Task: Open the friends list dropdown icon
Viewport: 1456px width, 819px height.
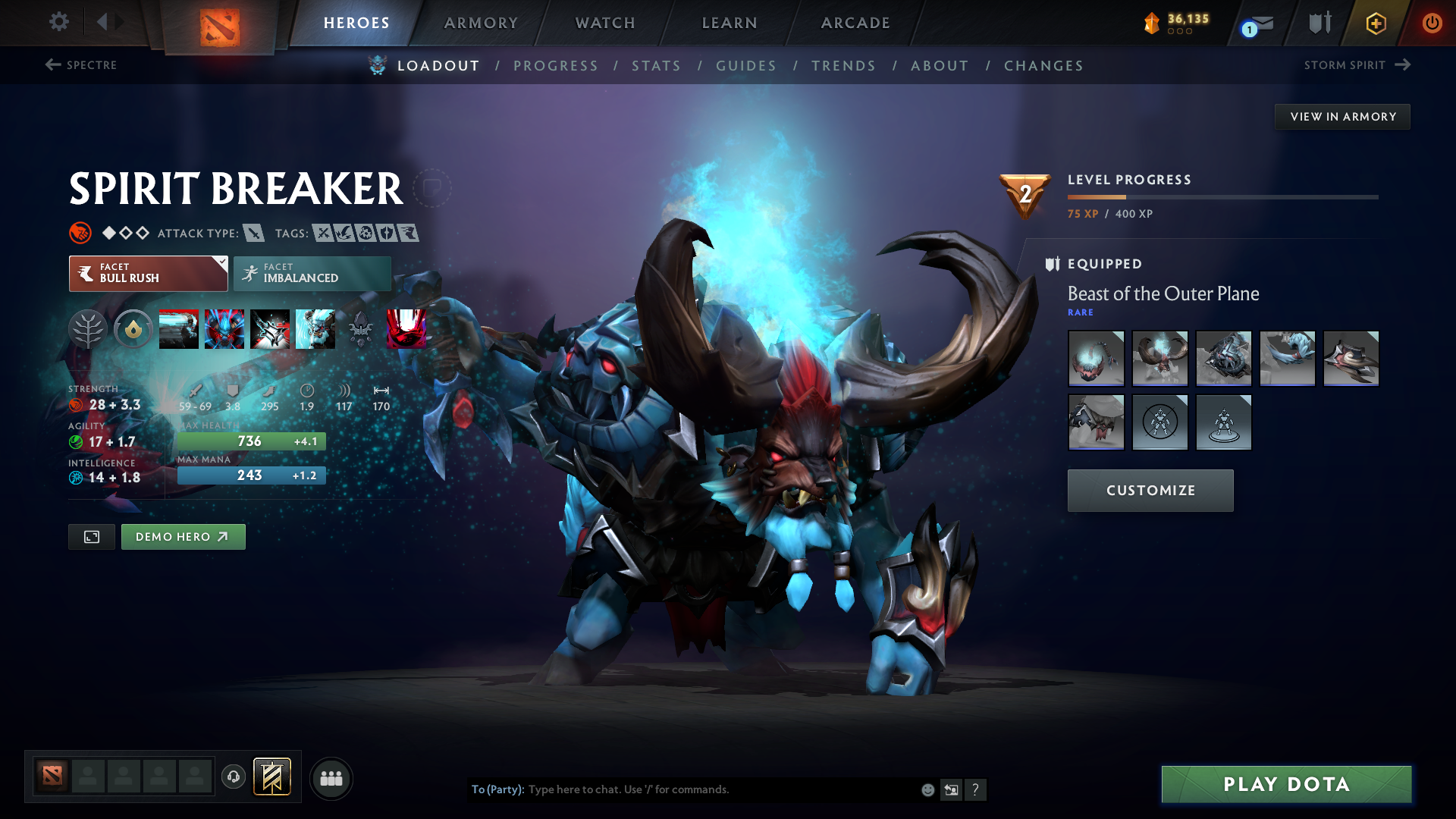Action: tap(331, 778)
